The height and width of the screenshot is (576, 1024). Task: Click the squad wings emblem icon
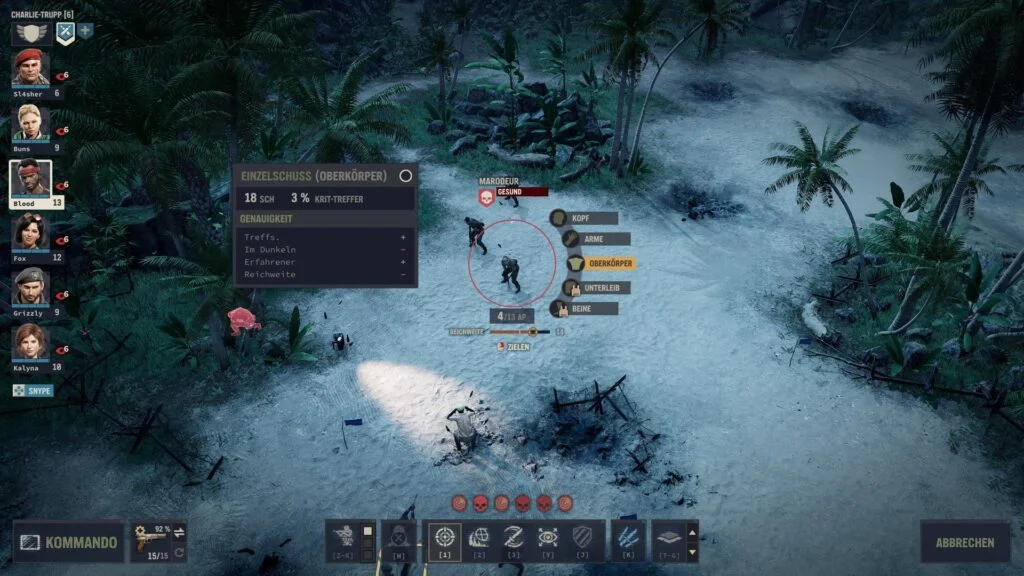point(32,32)
